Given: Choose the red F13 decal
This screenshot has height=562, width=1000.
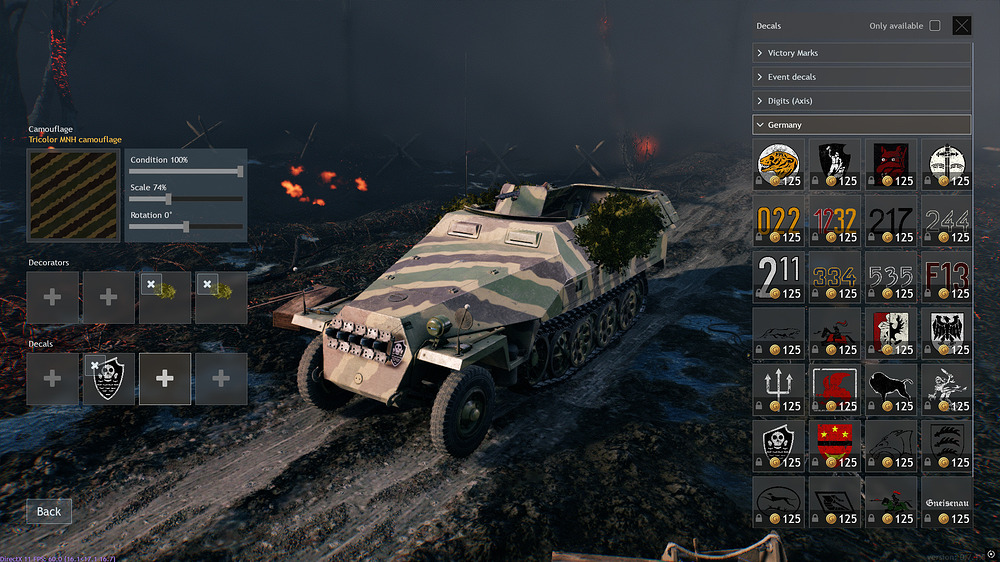Looking at the screenshot, I should (945, 276).
